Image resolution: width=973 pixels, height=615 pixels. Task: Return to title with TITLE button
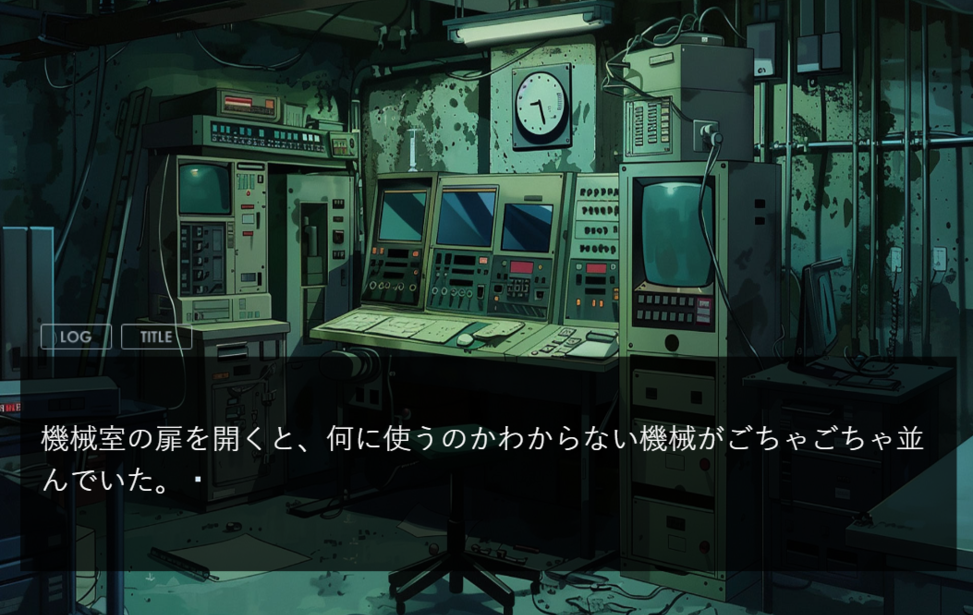coord(156,337)
